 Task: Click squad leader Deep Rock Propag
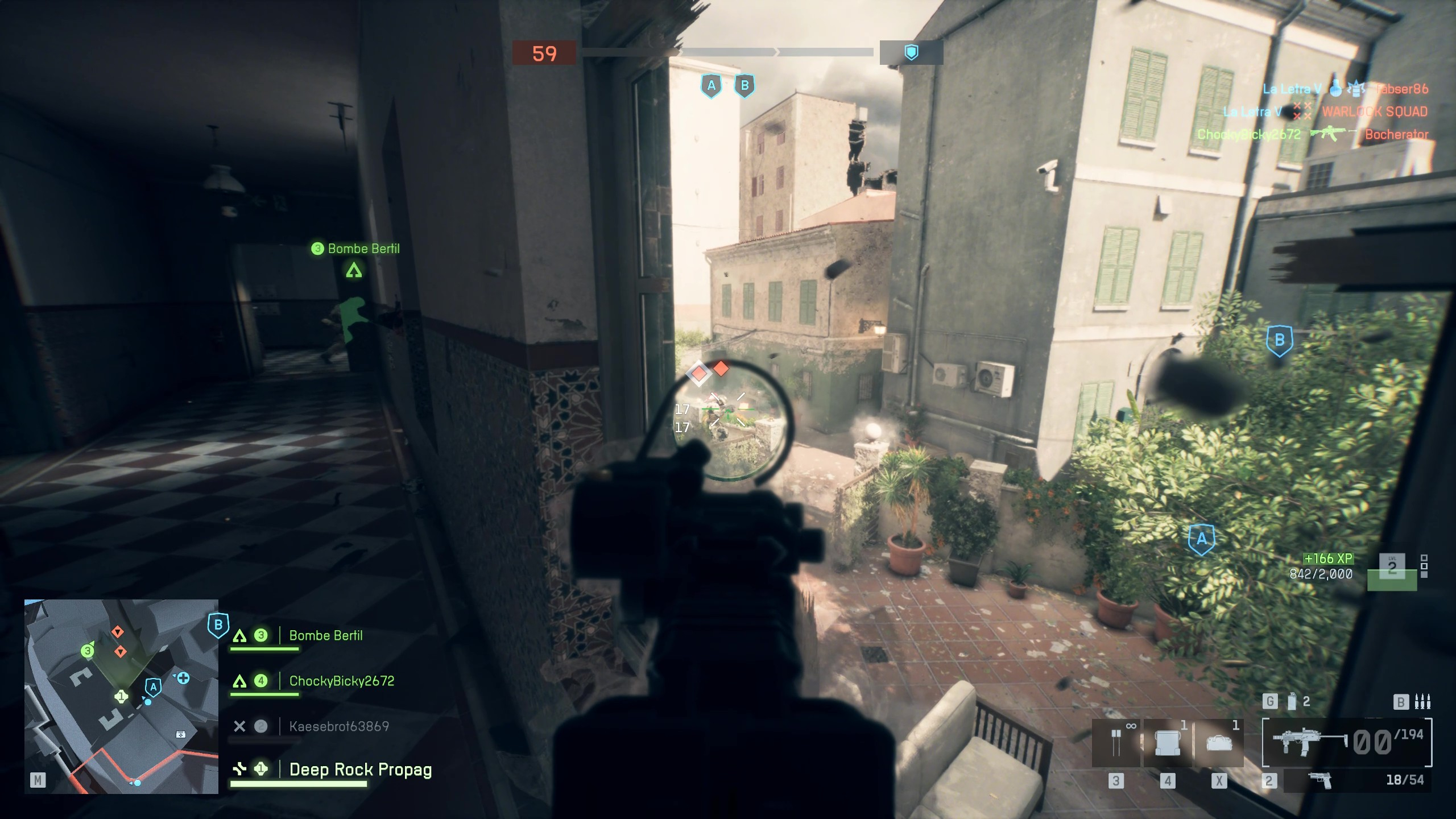click(361, 769)
